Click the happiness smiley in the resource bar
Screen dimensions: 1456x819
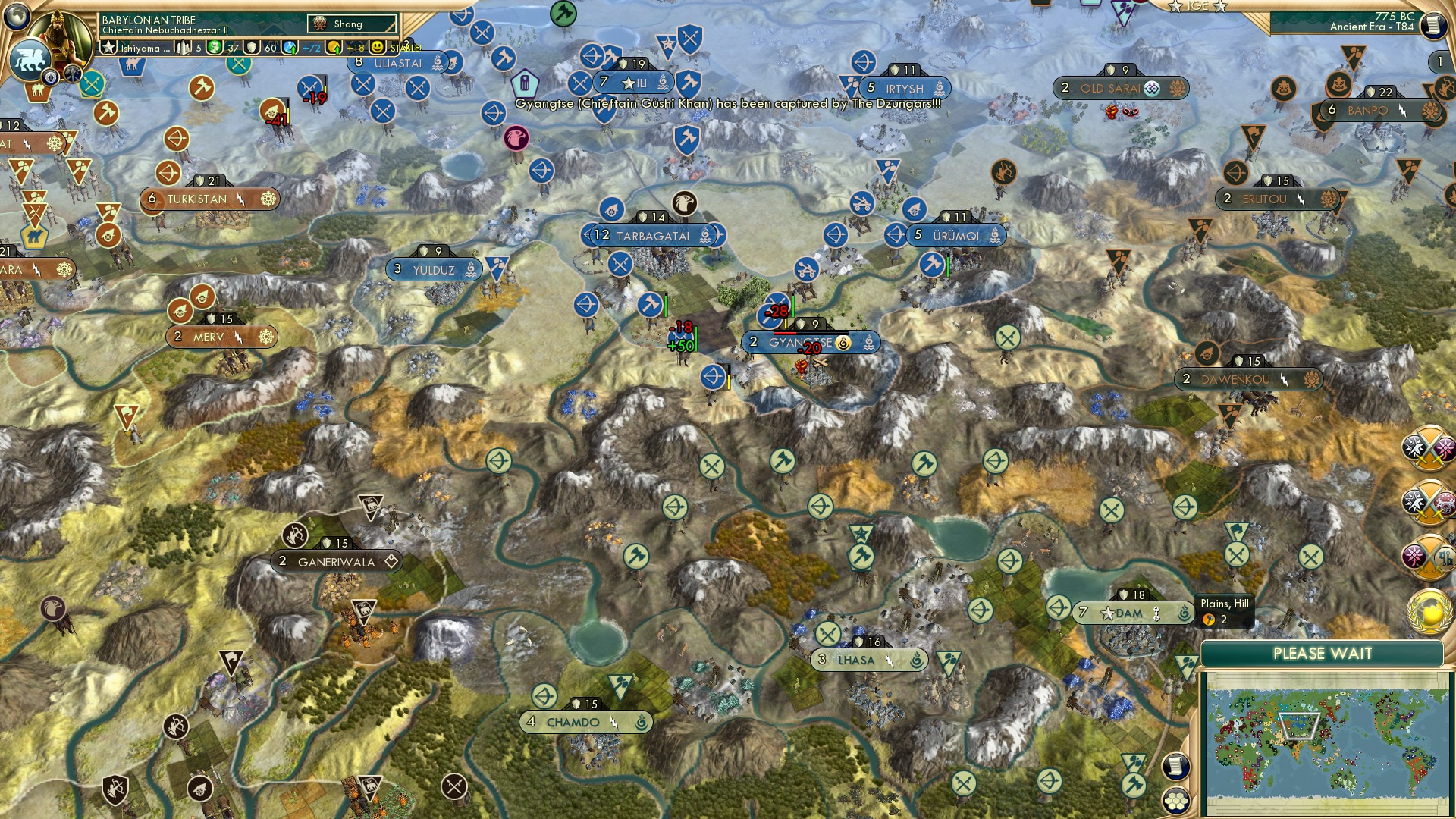tap(379, 49)
